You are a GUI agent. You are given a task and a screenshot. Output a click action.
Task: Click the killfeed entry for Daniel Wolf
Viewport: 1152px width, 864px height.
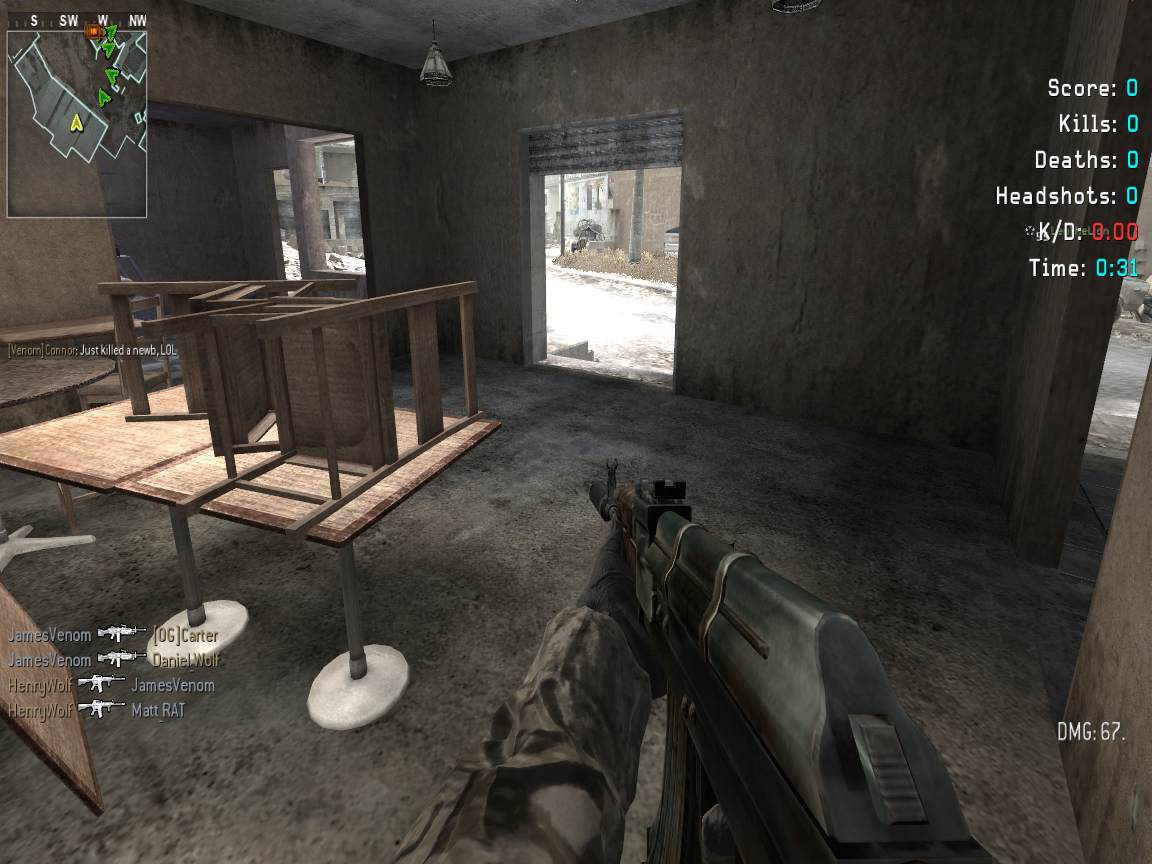114,660
